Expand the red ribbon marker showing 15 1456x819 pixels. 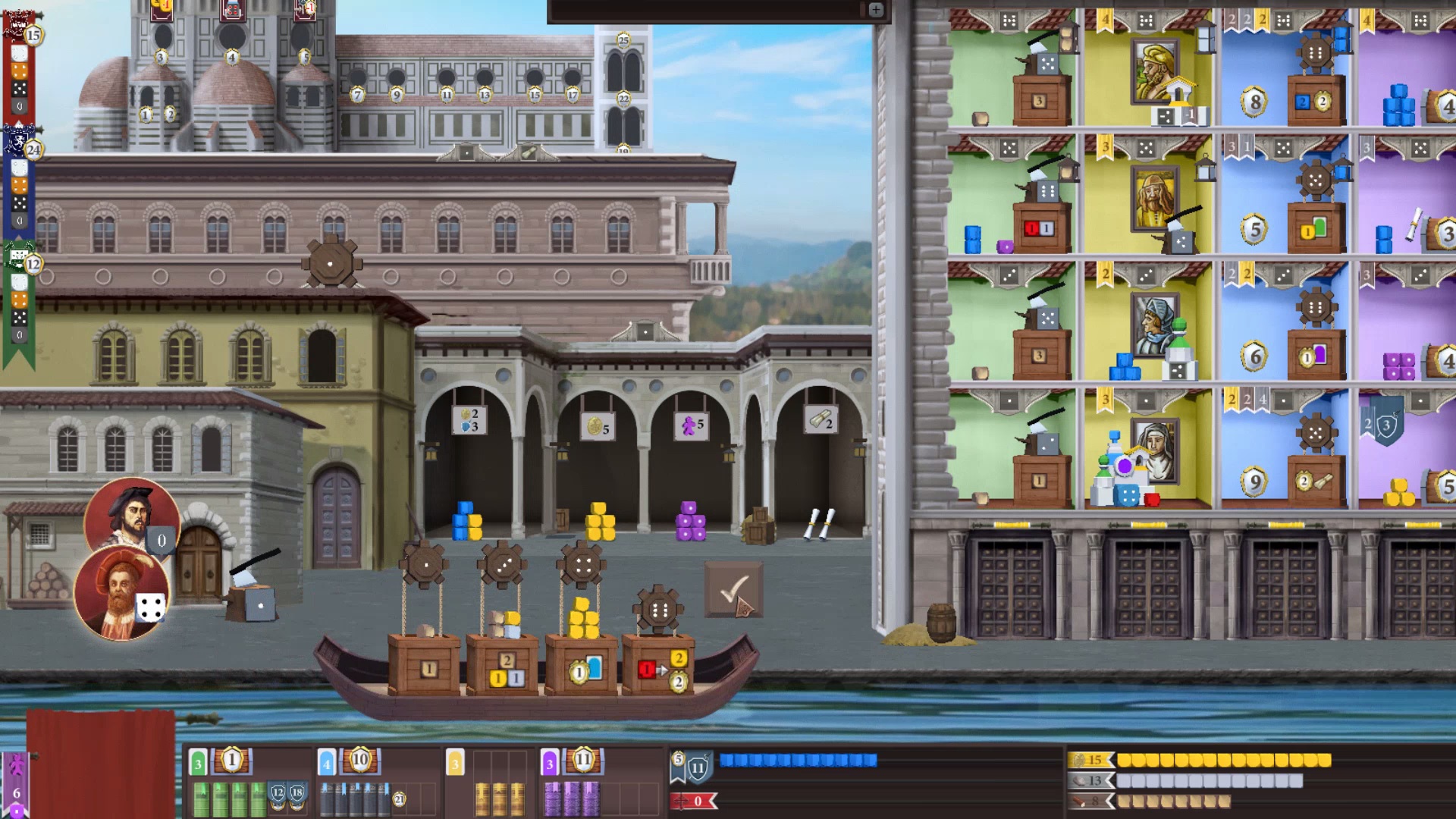(30, 33)
